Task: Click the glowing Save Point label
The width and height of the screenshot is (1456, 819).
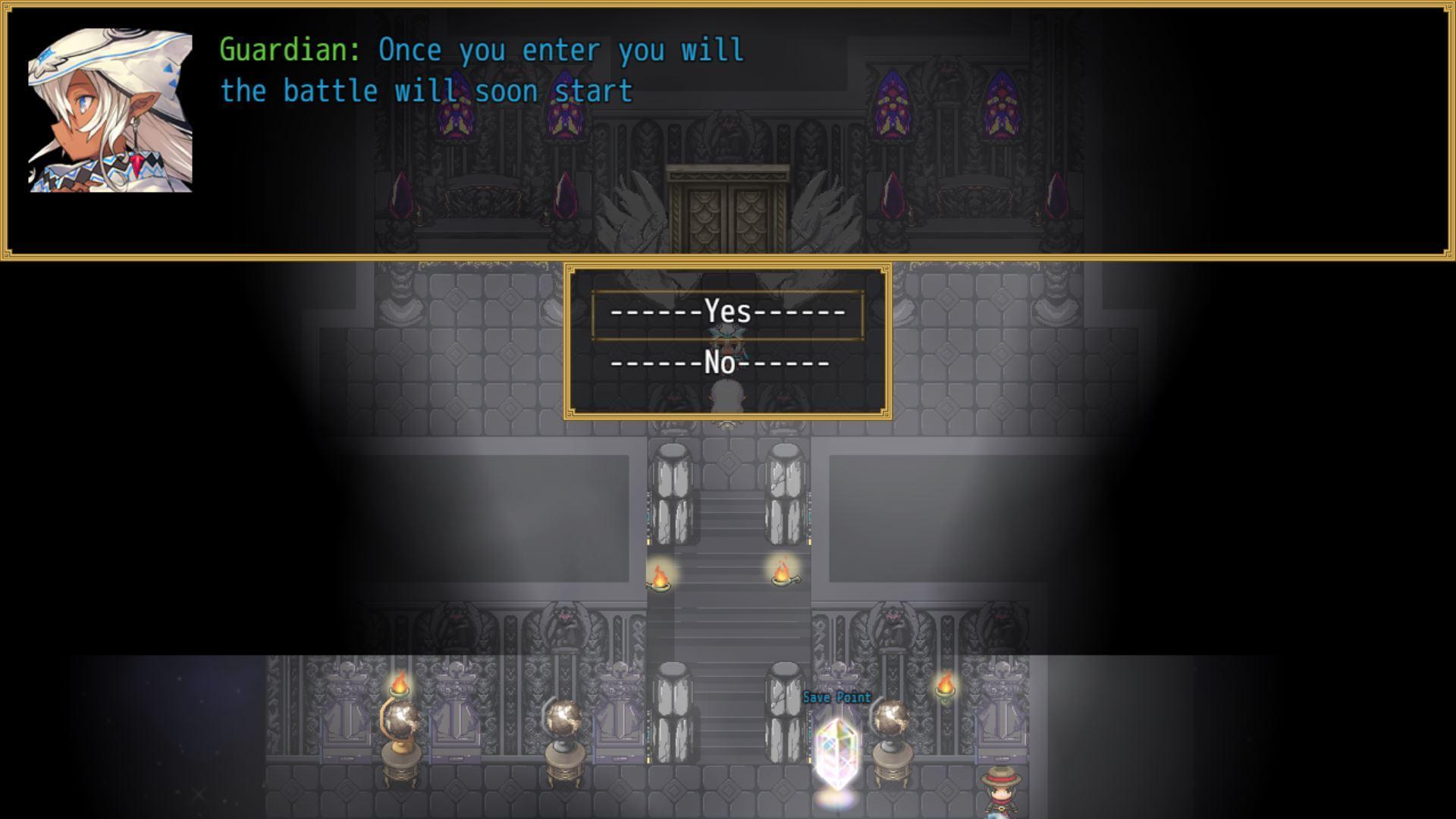Action: (x=837, y=698)
